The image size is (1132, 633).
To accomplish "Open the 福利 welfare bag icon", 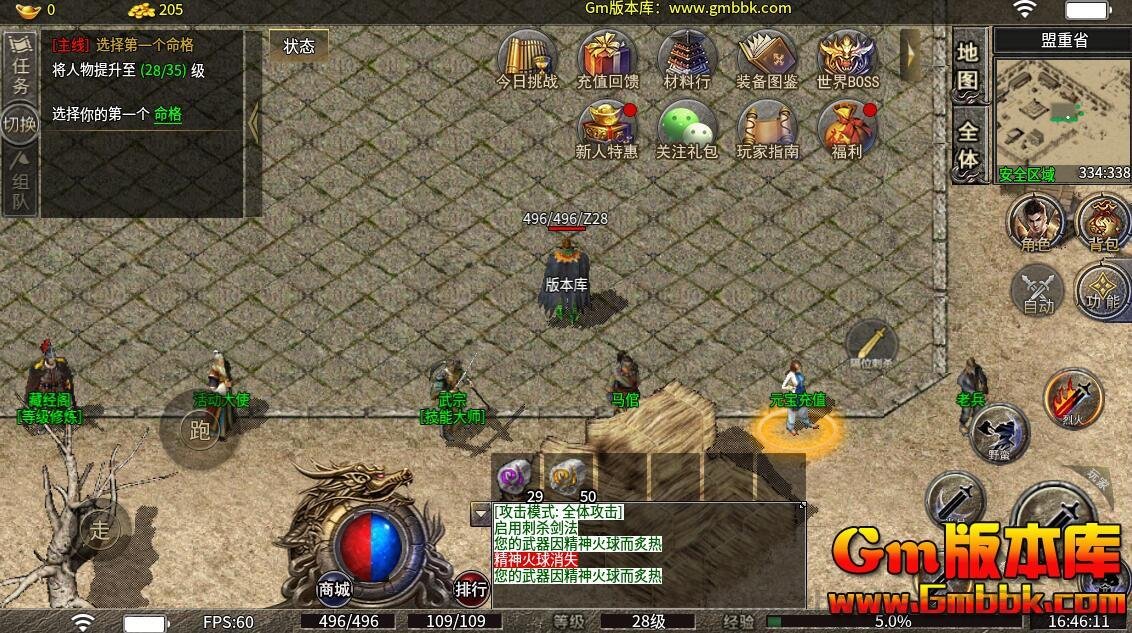I will pyautogui.click(x=846, y=128).
